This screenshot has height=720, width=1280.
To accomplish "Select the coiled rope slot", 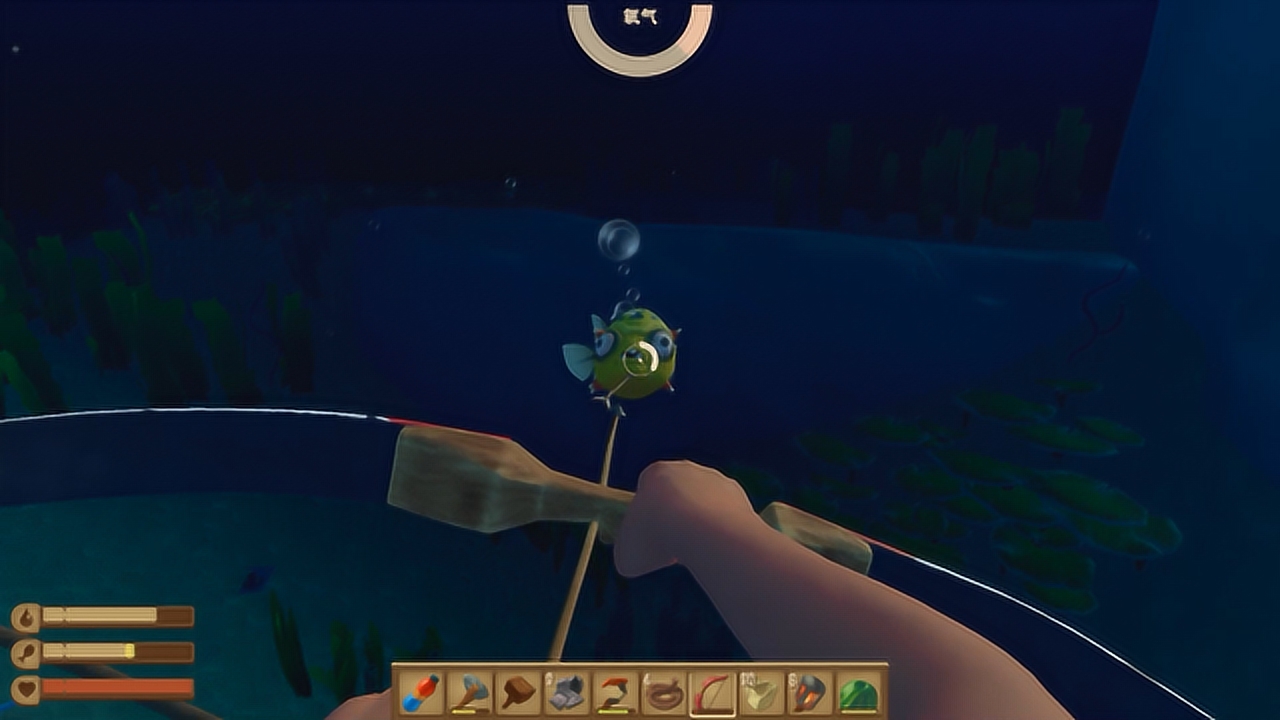I will click(664, 693).
